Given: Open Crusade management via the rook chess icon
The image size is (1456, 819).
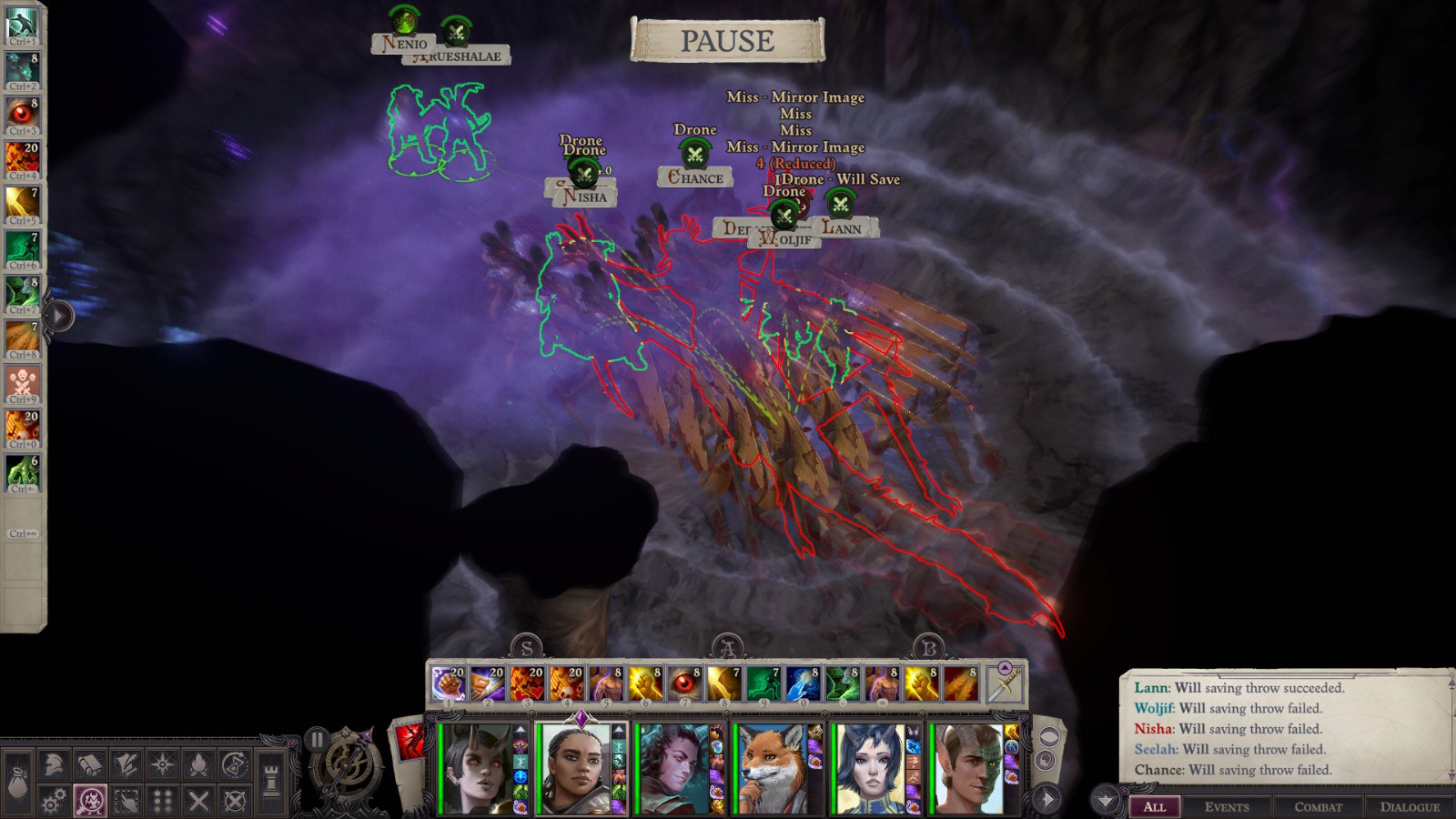Looking at the screenshot, I should point(271,779).
